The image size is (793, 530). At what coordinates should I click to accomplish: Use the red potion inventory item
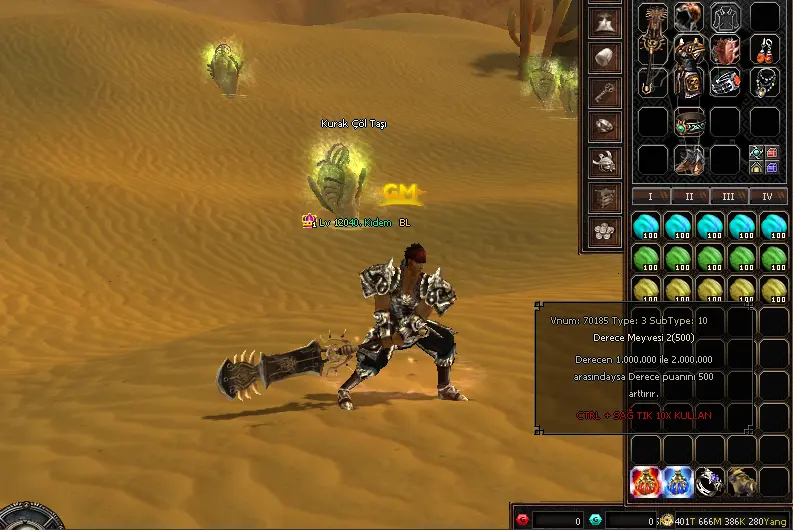click(646, 482)
